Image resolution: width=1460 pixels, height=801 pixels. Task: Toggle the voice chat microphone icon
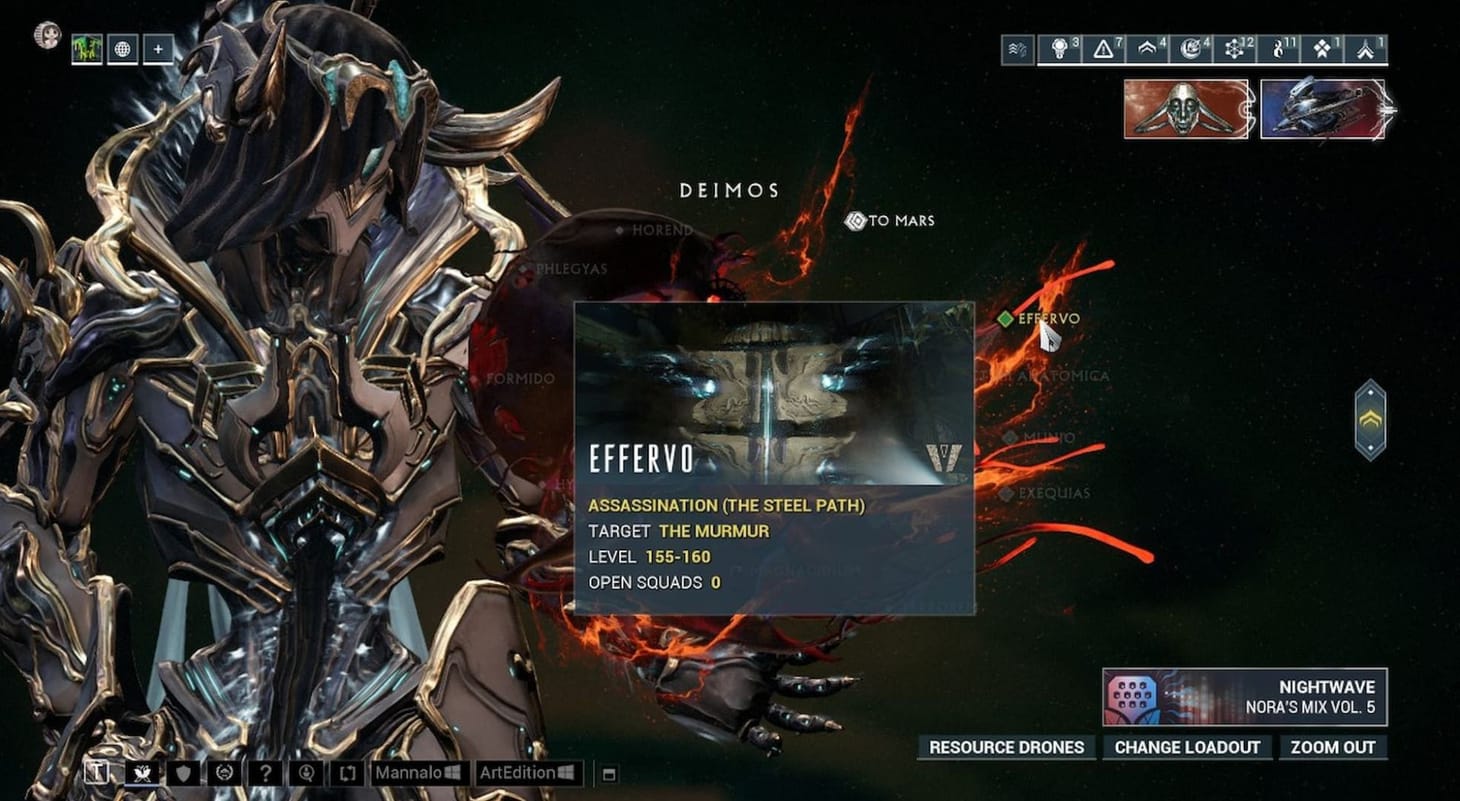308,772
